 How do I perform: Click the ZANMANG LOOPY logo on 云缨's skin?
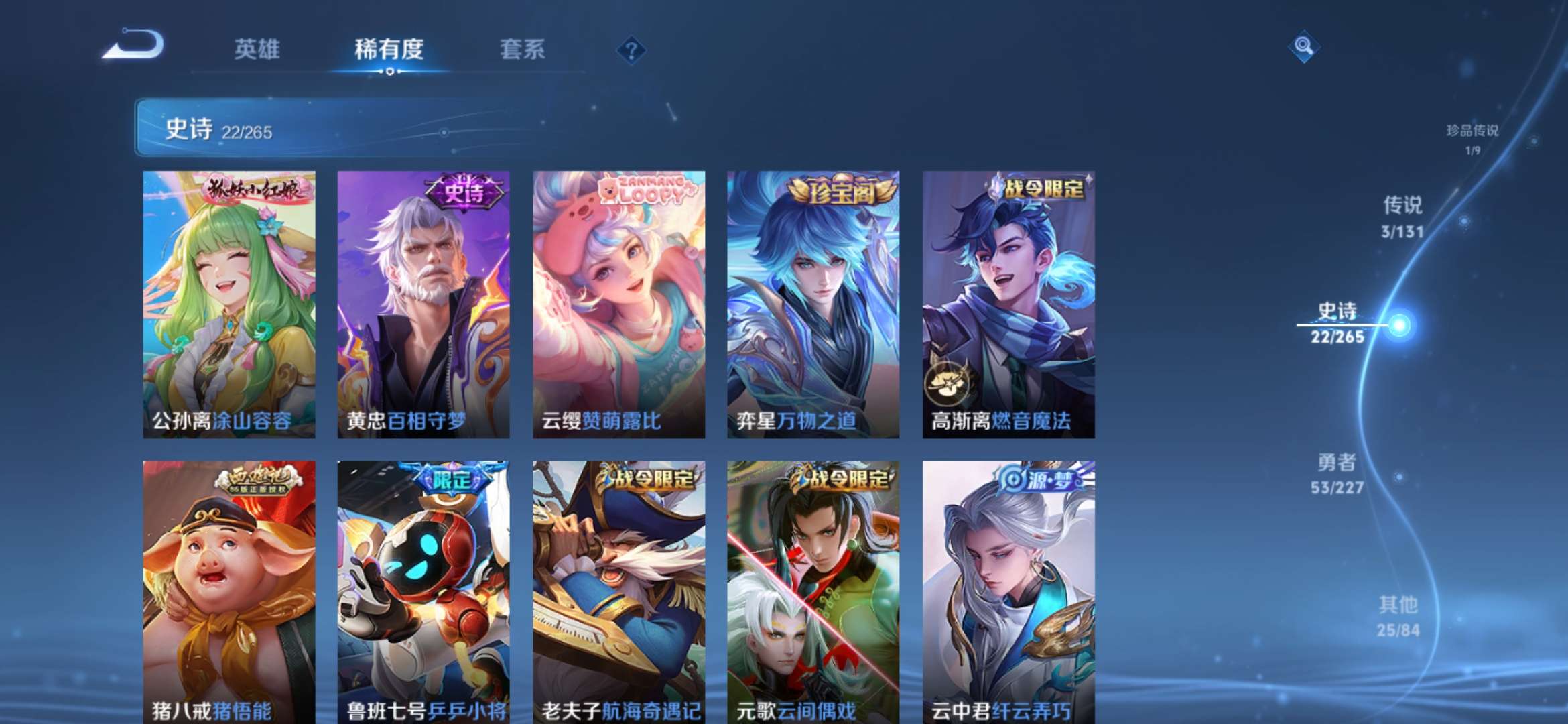click(x=645, y=190)
